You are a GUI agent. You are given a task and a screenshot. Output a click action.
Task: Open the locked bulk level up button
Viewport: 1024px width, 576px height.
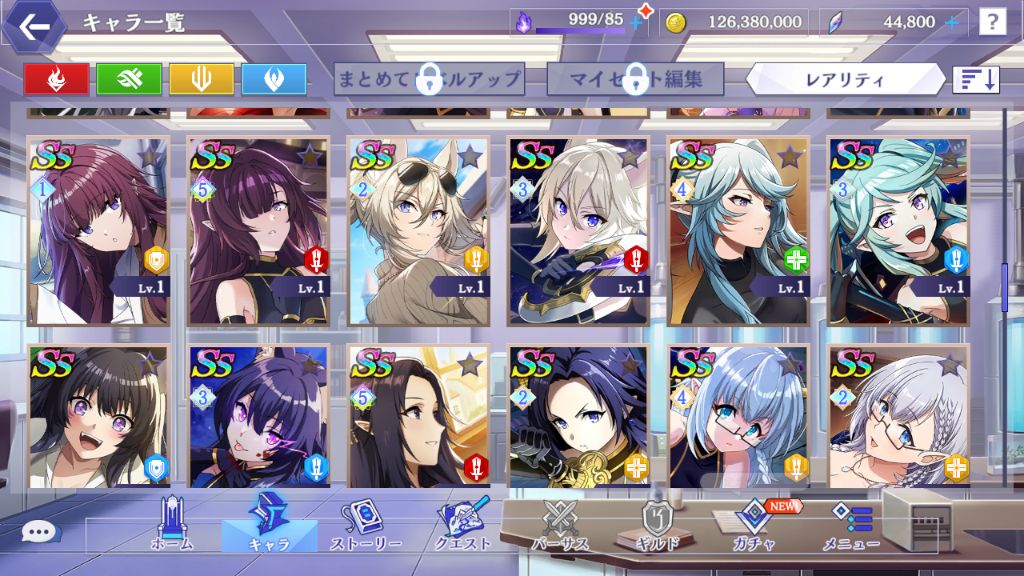point(429,79)
